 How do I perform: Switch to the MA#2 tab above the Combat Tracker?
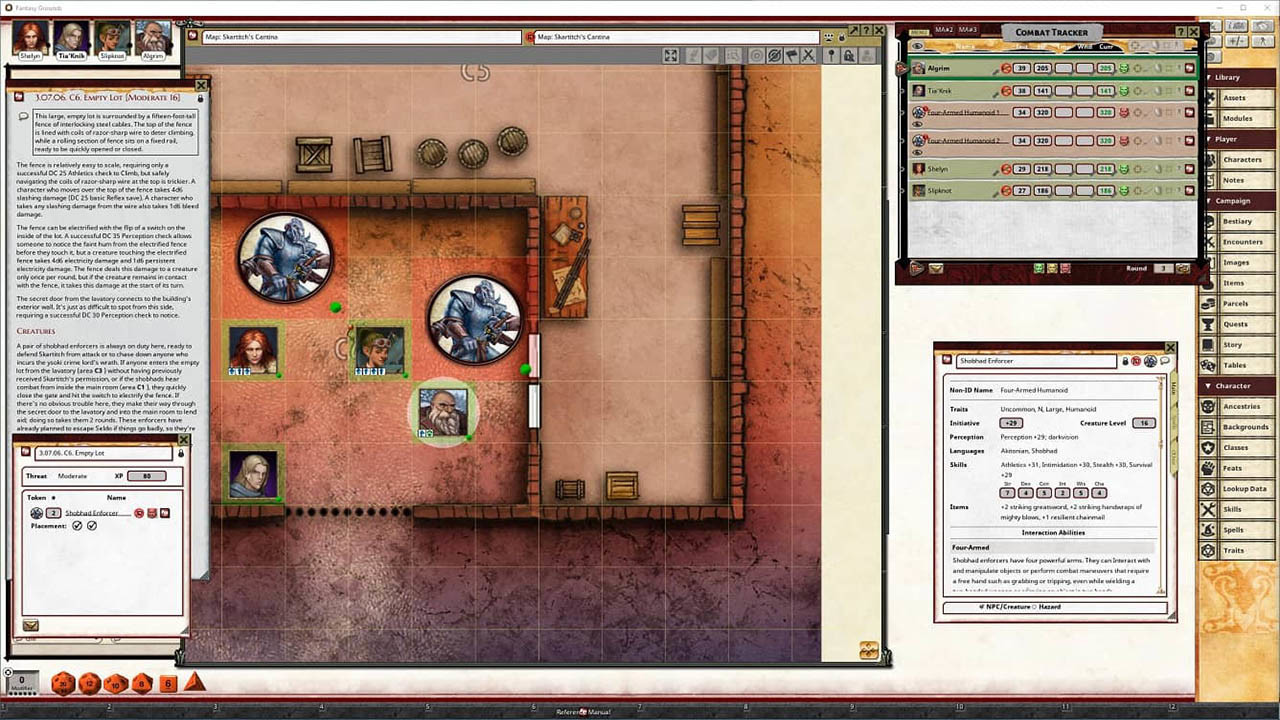944,29
